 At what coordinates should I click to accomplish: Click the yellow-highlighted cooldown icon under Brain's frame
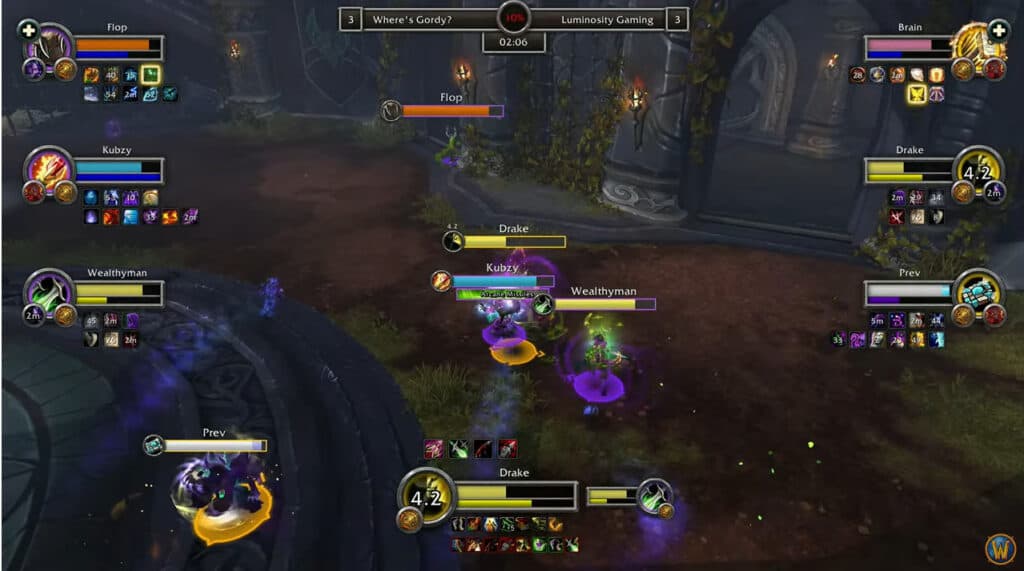tap(915, 94)
